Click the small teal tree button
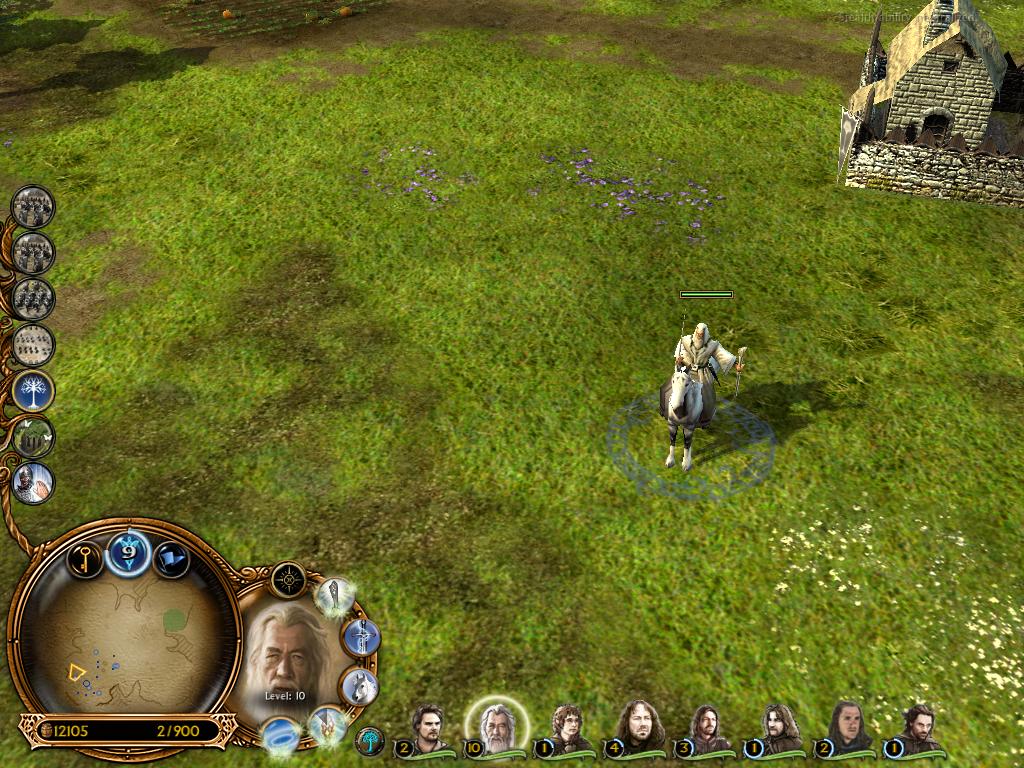 (369, 741)
